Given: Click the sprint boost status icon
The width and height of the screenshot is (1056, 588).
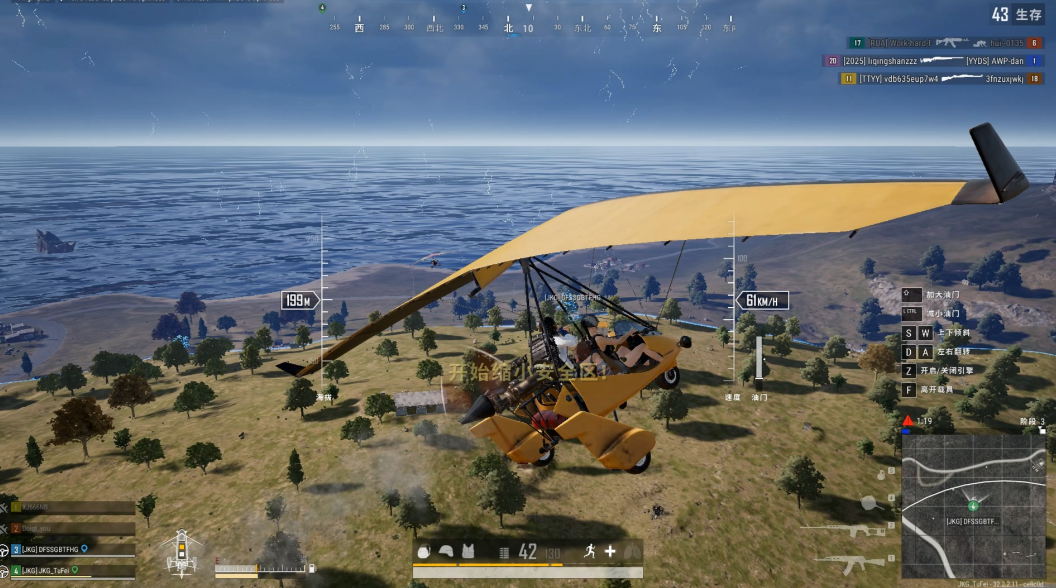Looking at the screenshot, I should (x=591, y=551).
